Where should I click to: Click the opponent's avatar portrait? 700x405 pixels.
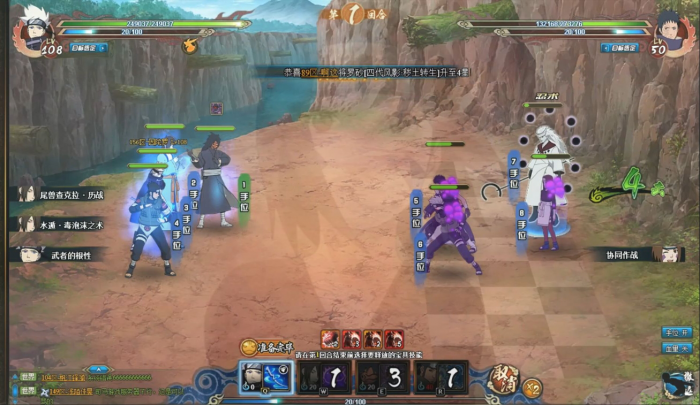point(668,28)
